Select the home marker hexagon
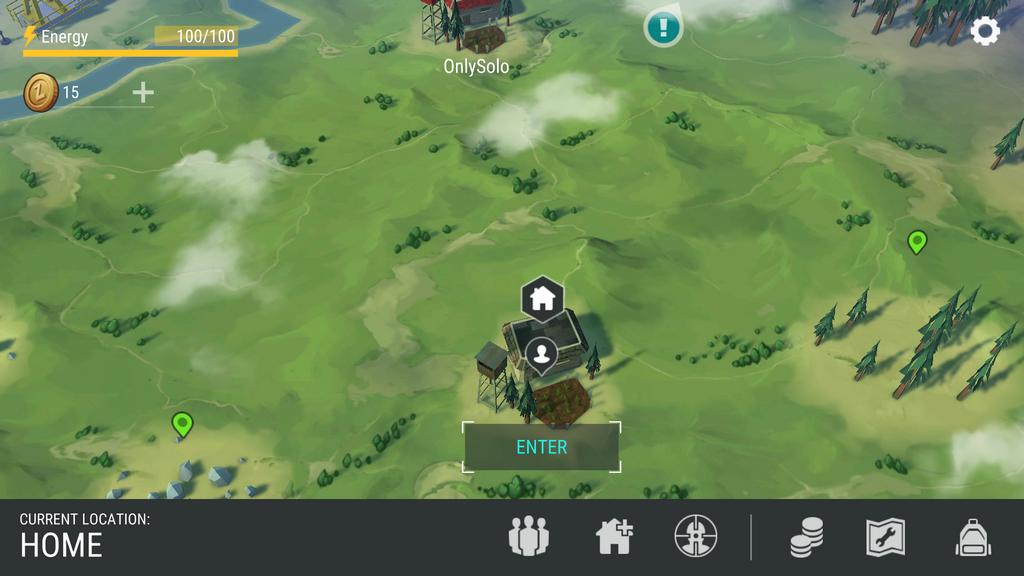1024x576 pixels. [542, 297]
